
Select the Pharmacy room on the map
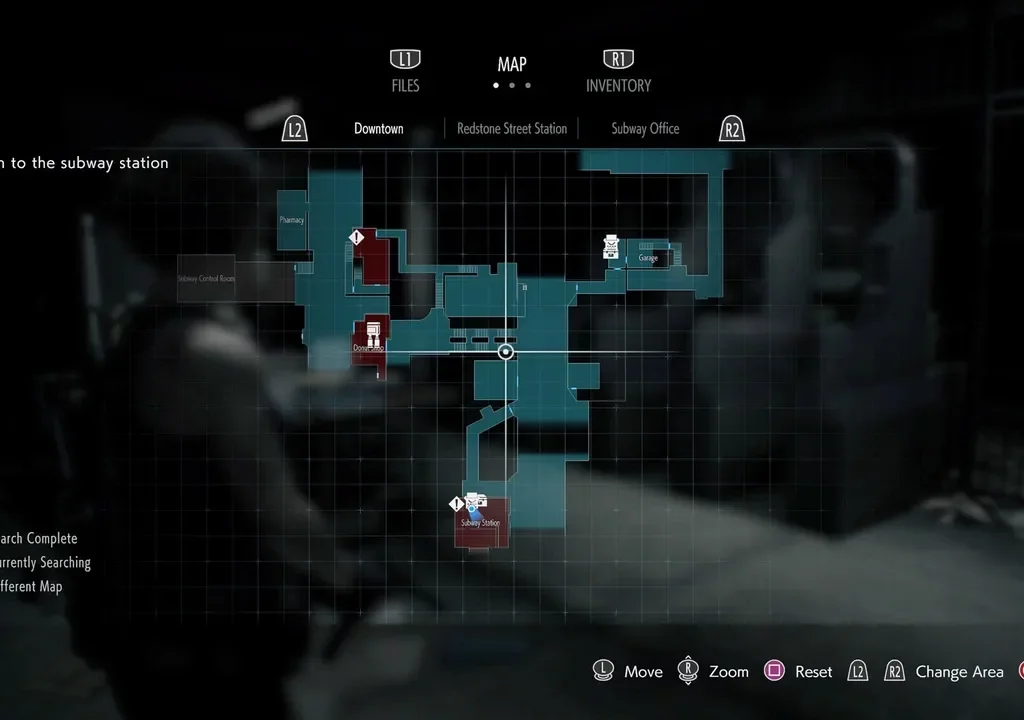coord(292,220)
